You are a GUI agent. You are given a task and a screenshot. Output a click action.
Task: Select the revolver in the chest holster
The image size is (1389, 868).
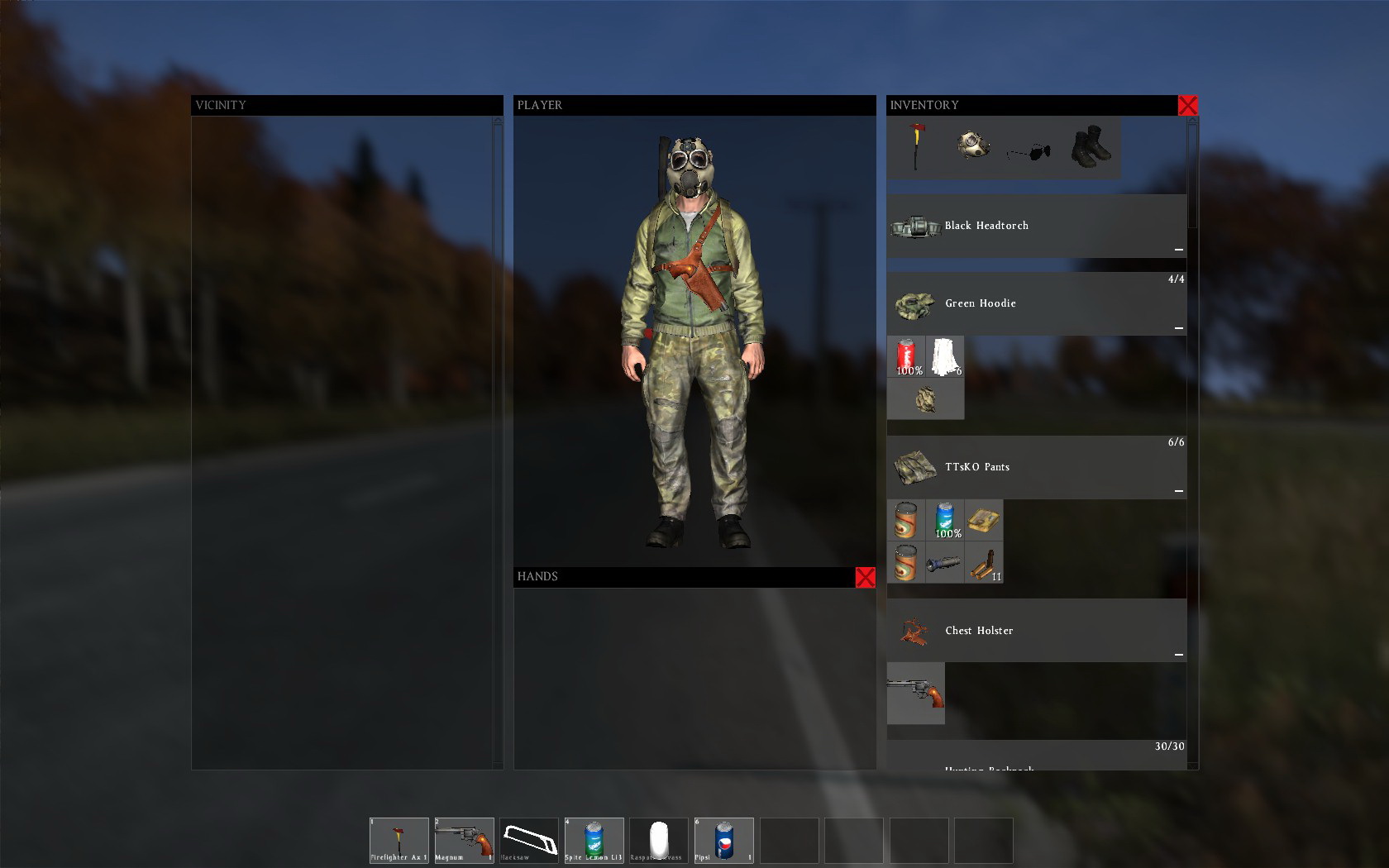(x=915, y=693)
